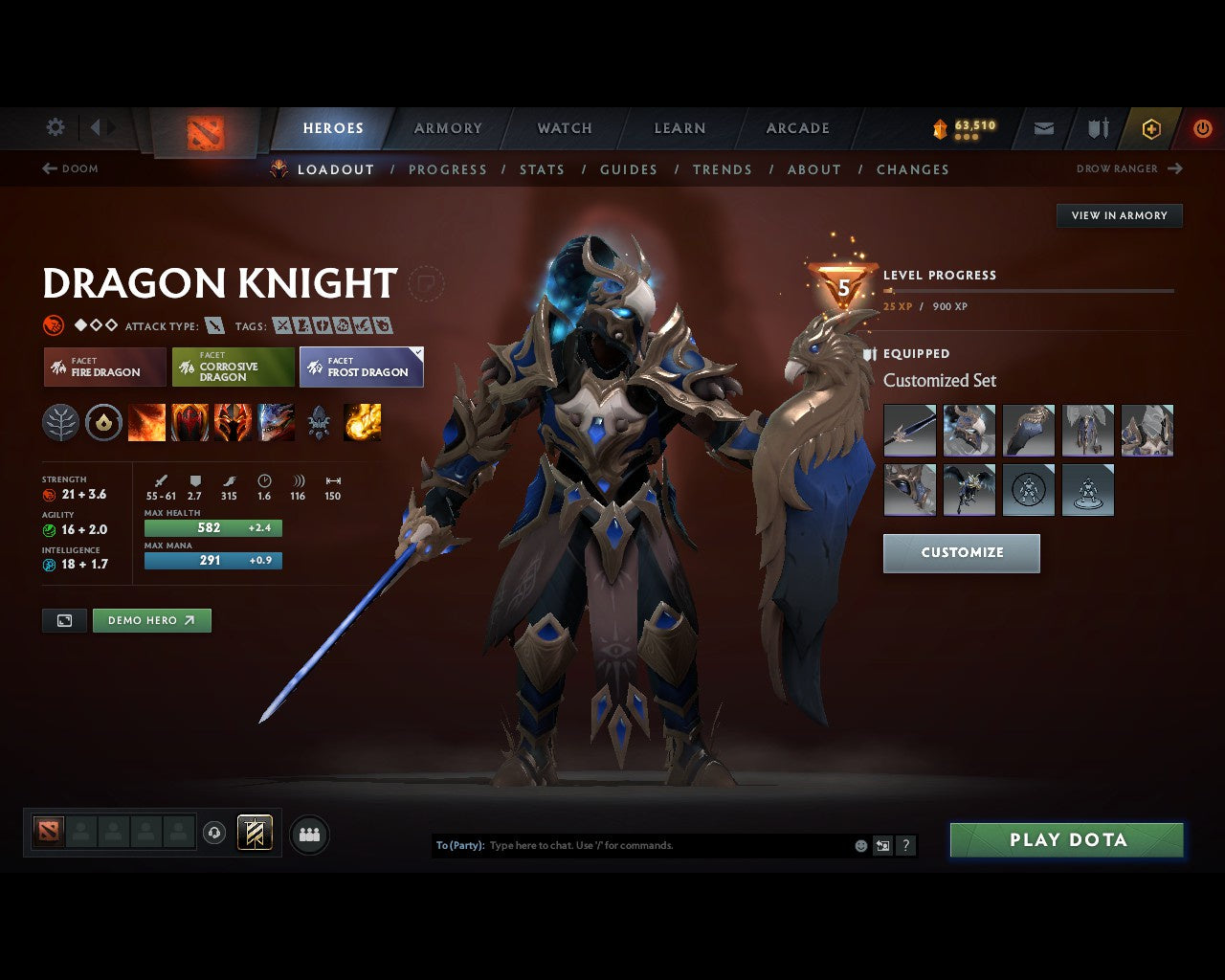Enable the innate ability toggle icon
1225x980 pixels.
tap(104, 422)
